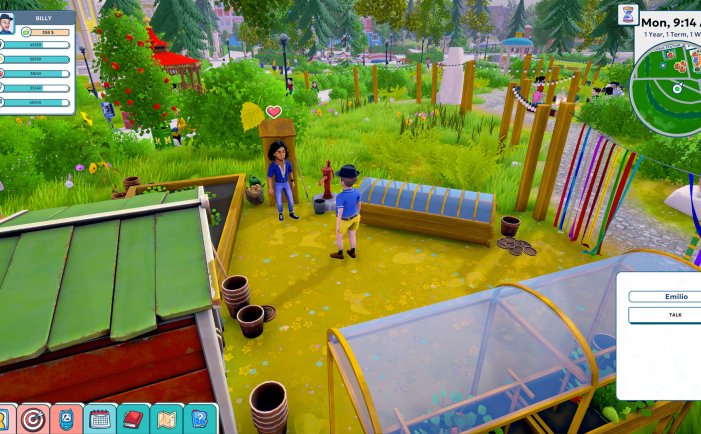Open the phone tab
Viewport: 701px width, 434px height.
tap(66, 419)
